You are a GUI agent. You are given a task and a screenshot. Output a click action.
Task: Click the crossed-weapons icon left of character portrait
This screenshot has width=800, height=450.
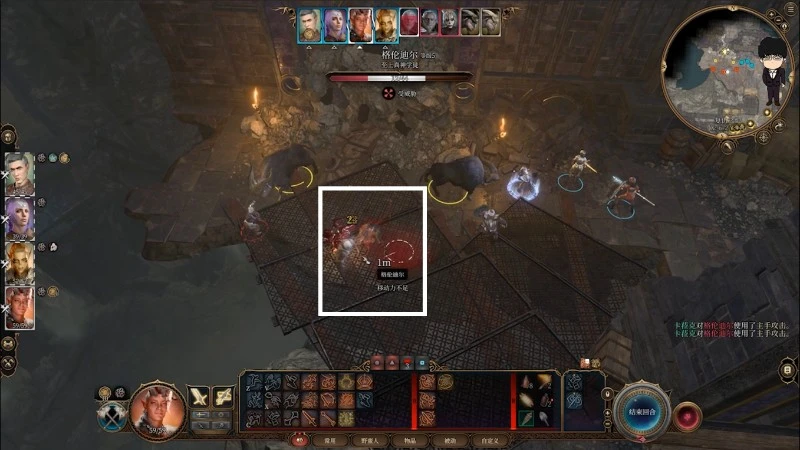(112, 417)
